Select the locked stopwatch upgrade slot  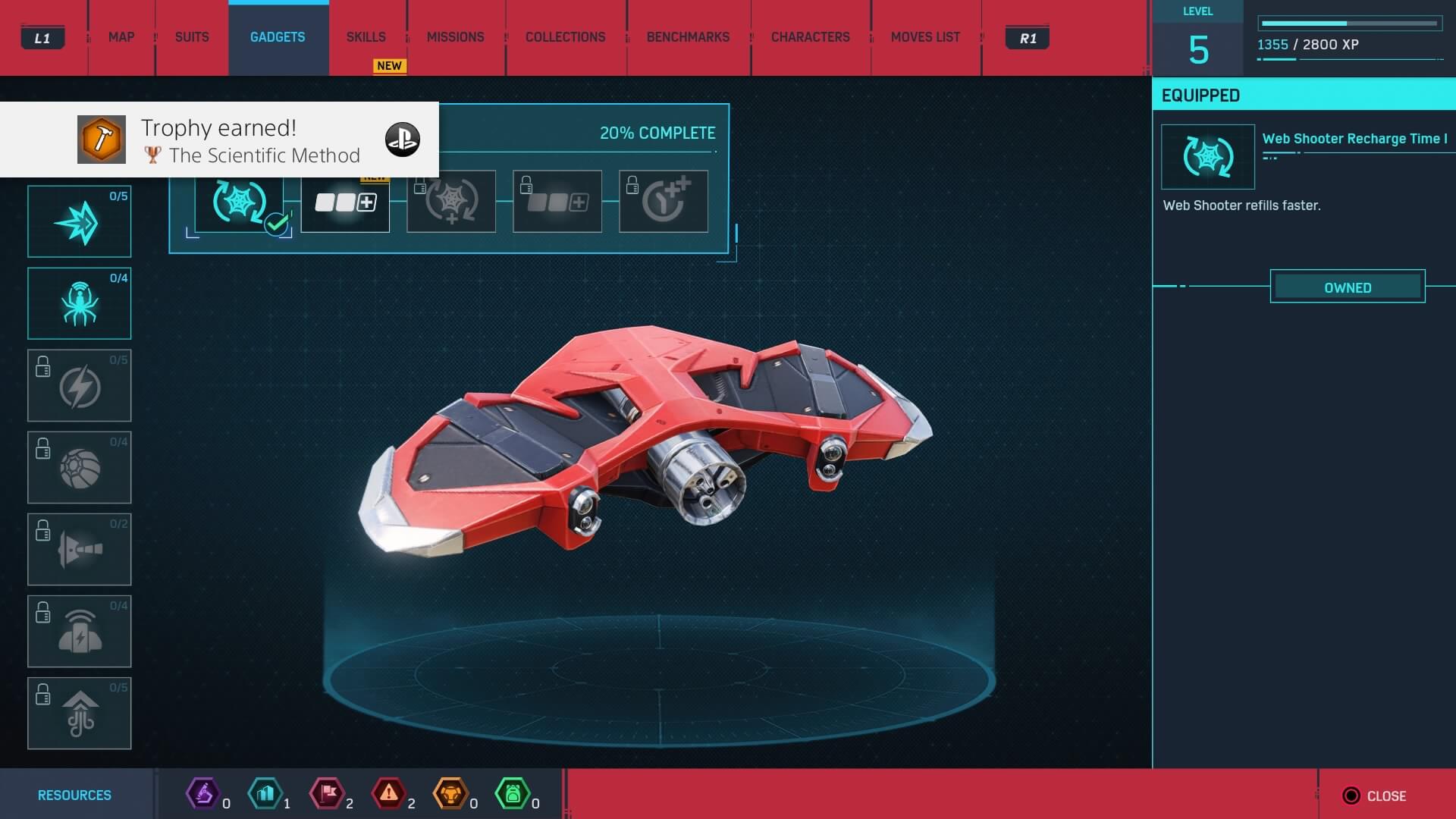click(x=664, y=202)
